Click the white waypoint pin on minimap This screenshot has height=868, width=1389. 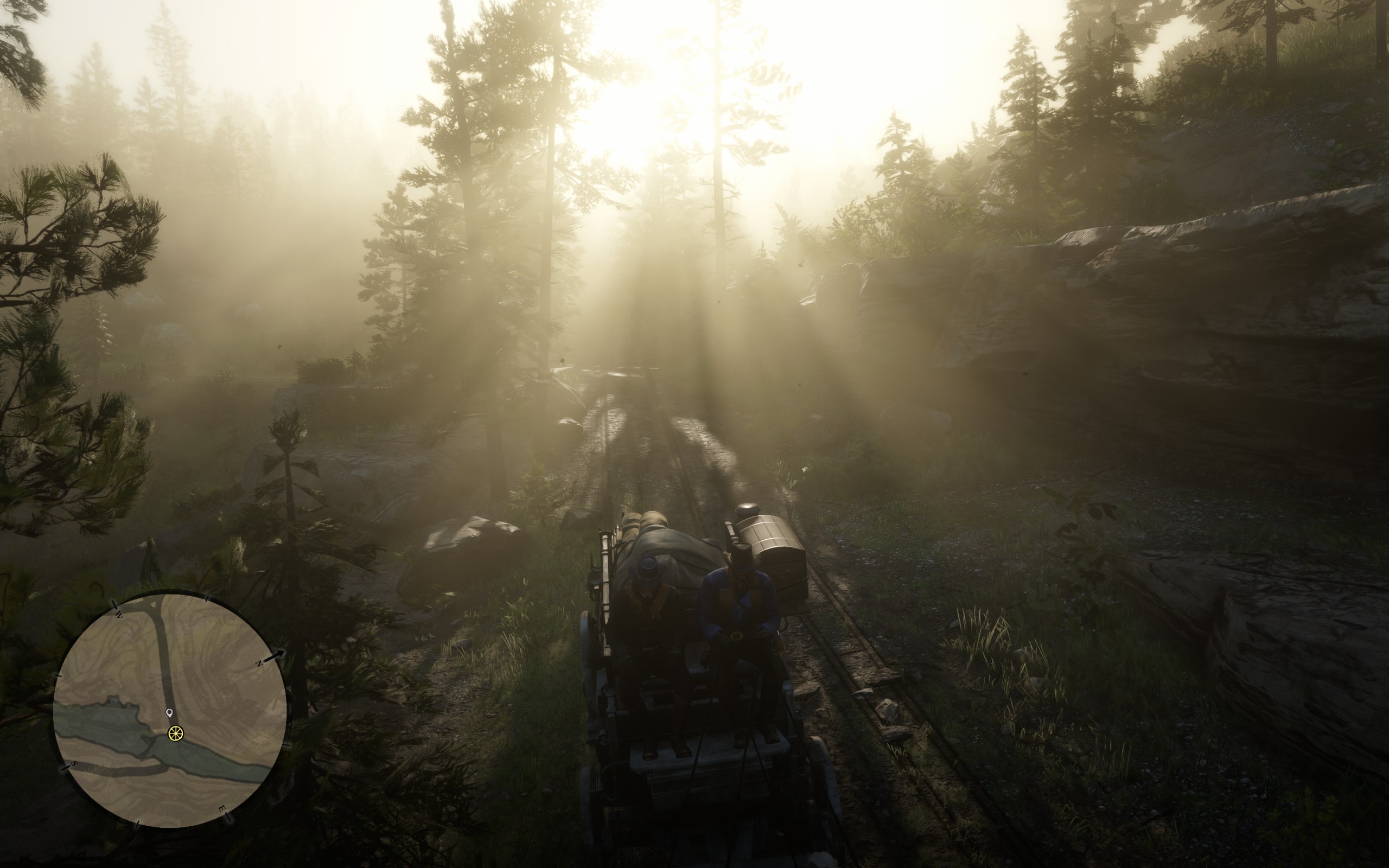click(x=169, y=713)
